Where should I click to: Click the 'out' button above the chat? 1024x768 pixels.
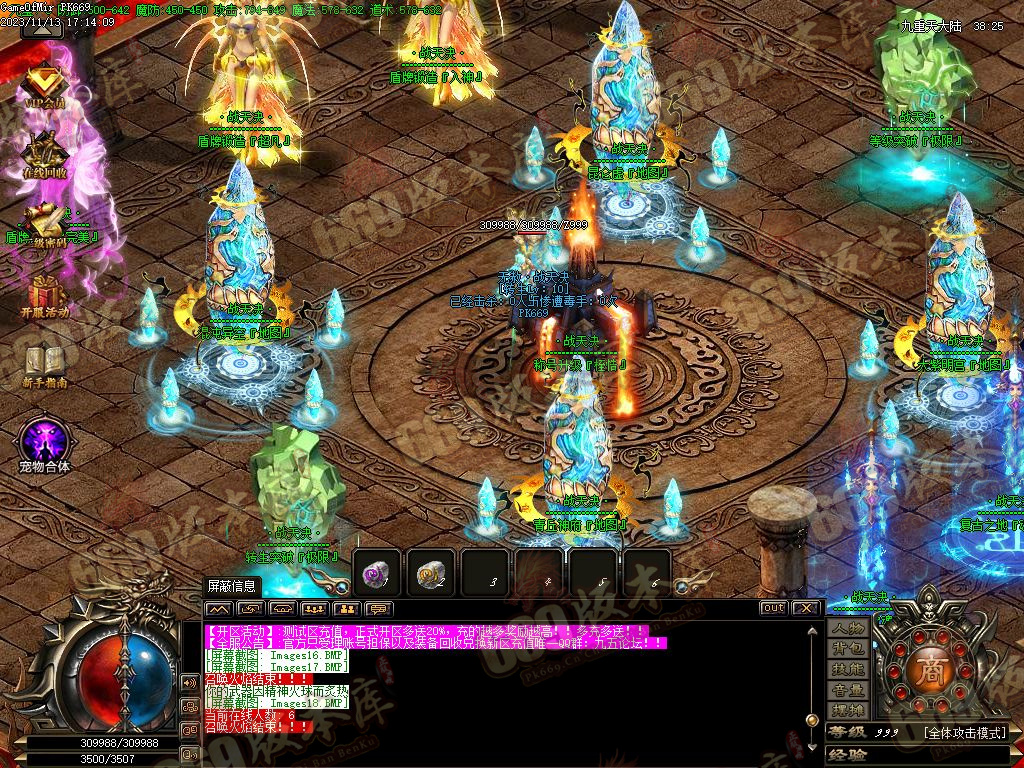pyautogui.click(x=773, y=608)
